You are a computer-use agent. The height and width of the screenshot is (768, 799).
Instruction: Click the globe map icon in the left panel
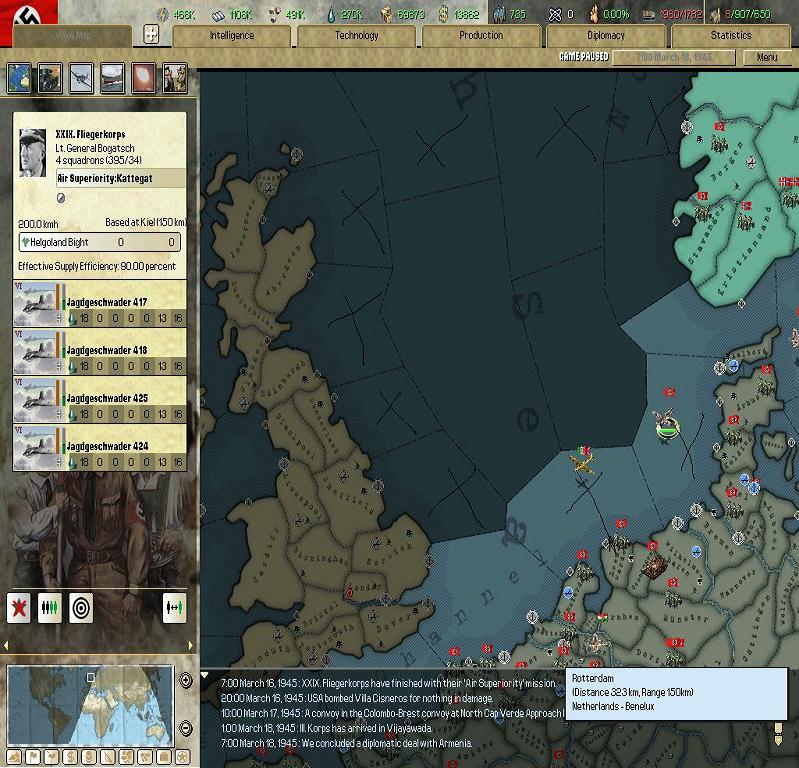pyautogui.click(x=19, y=77)
